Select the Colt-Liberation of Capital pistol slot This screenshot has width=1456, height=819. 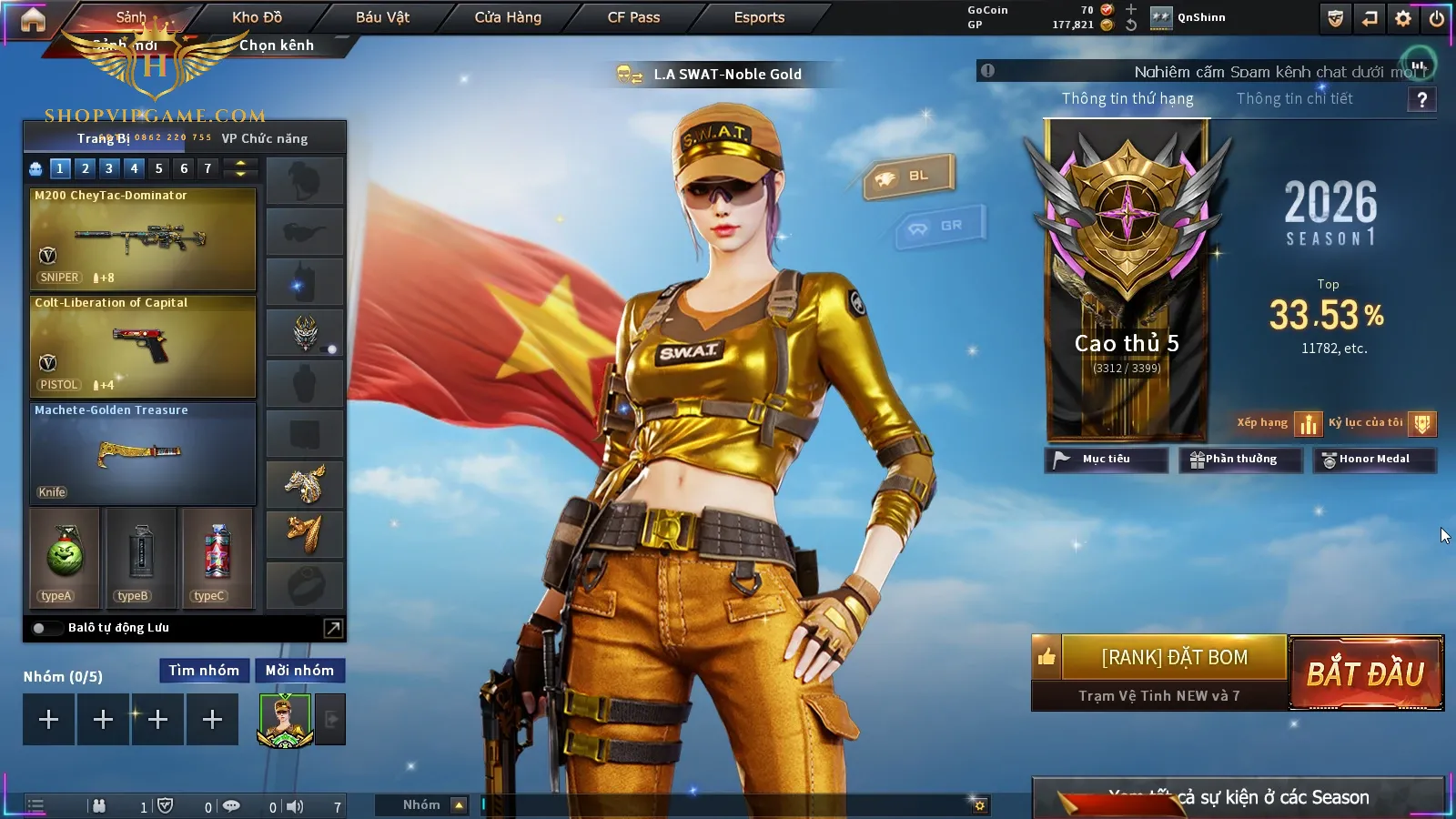pyautogui.click(x=143, y=346)
